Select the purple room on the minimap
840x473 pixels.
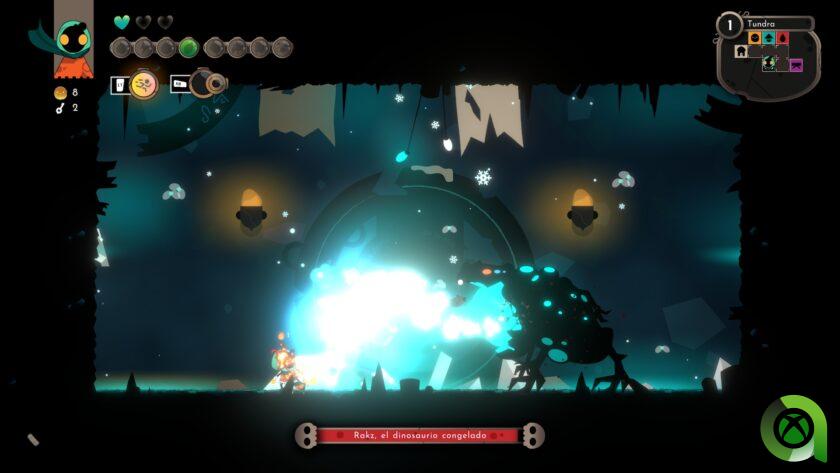(796, 65)
